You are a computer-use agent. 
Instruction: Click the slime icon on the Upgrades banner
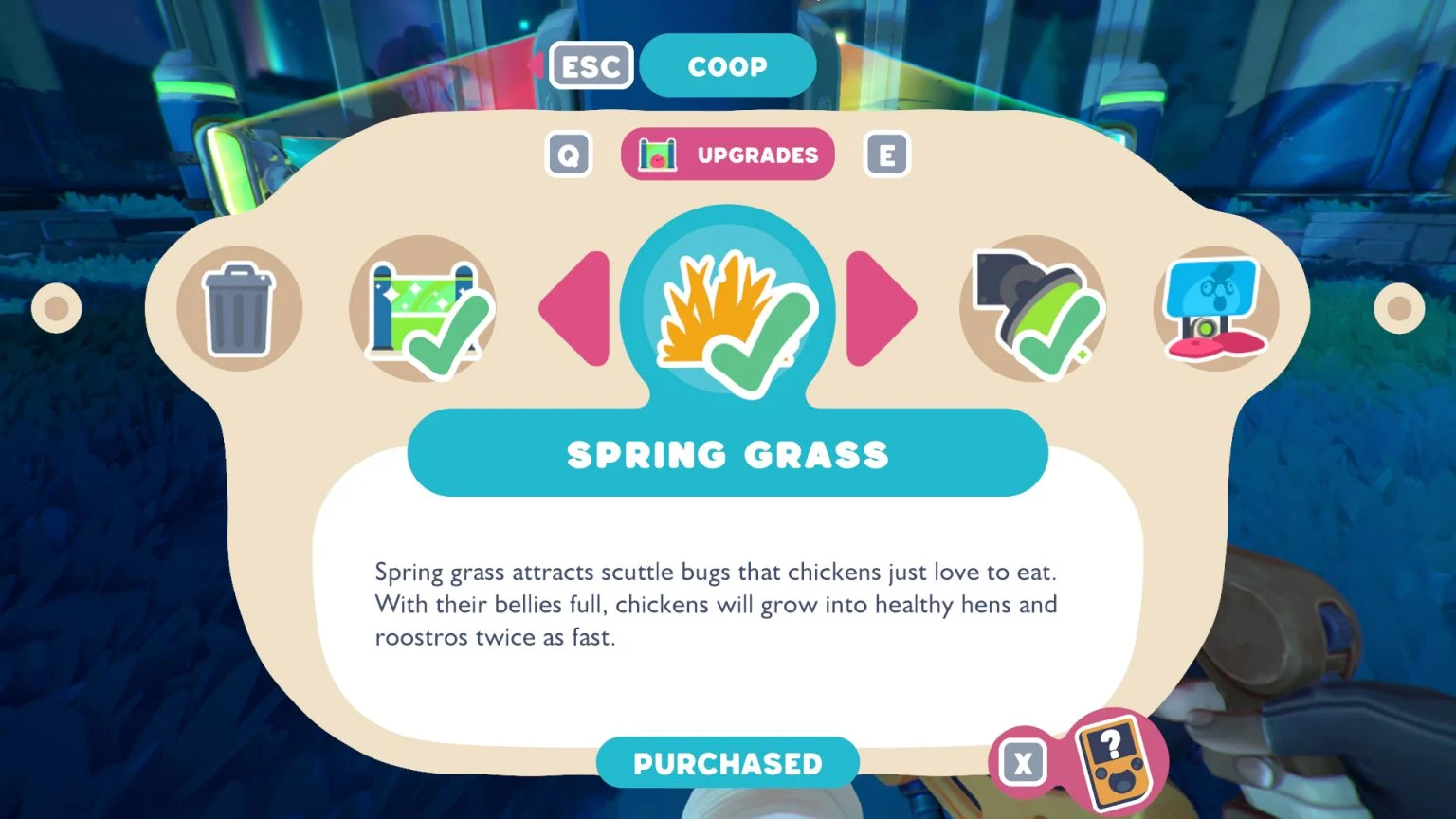[656, 154]
